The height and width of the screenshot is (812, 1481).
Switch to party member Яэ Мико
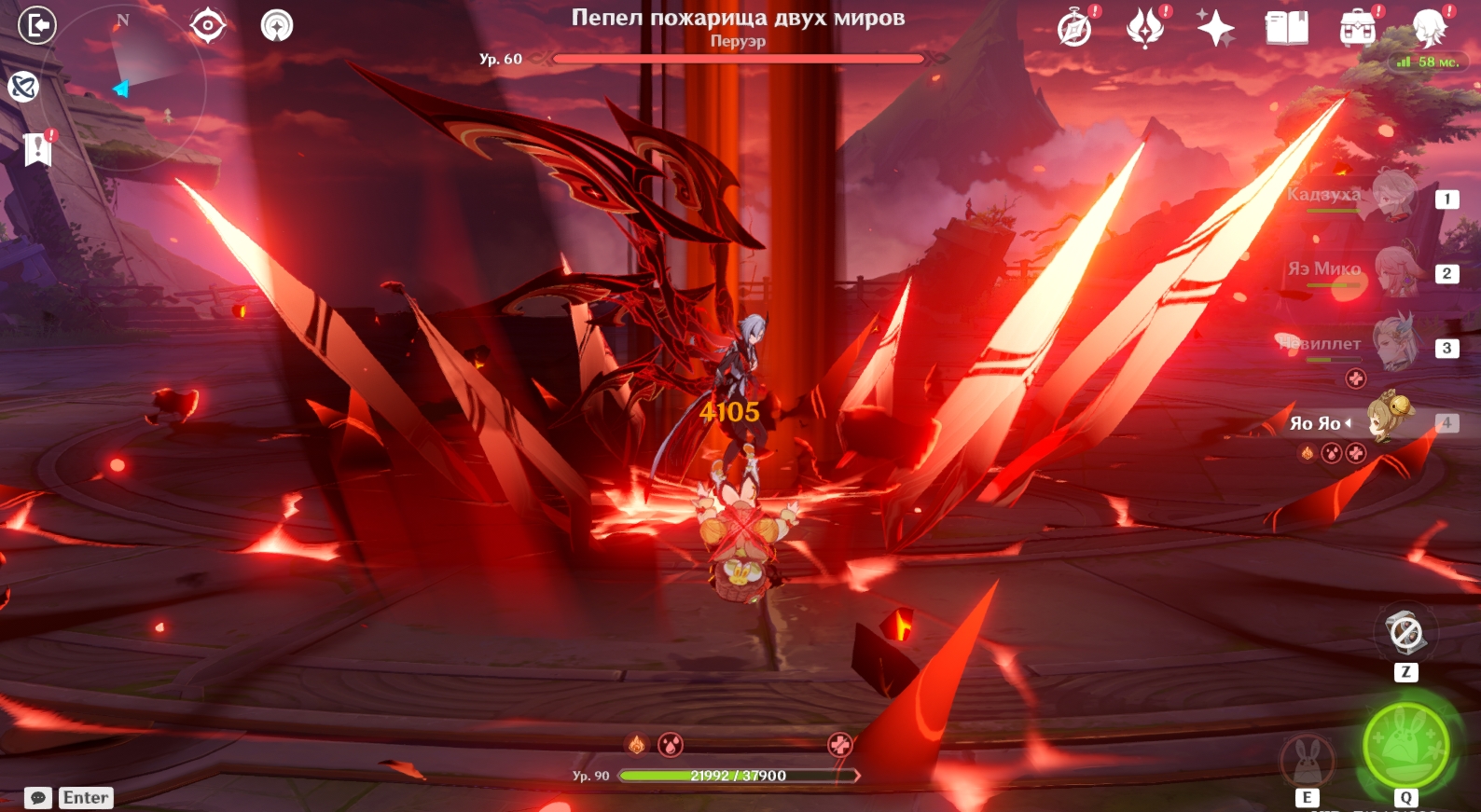pos(1394,270)
